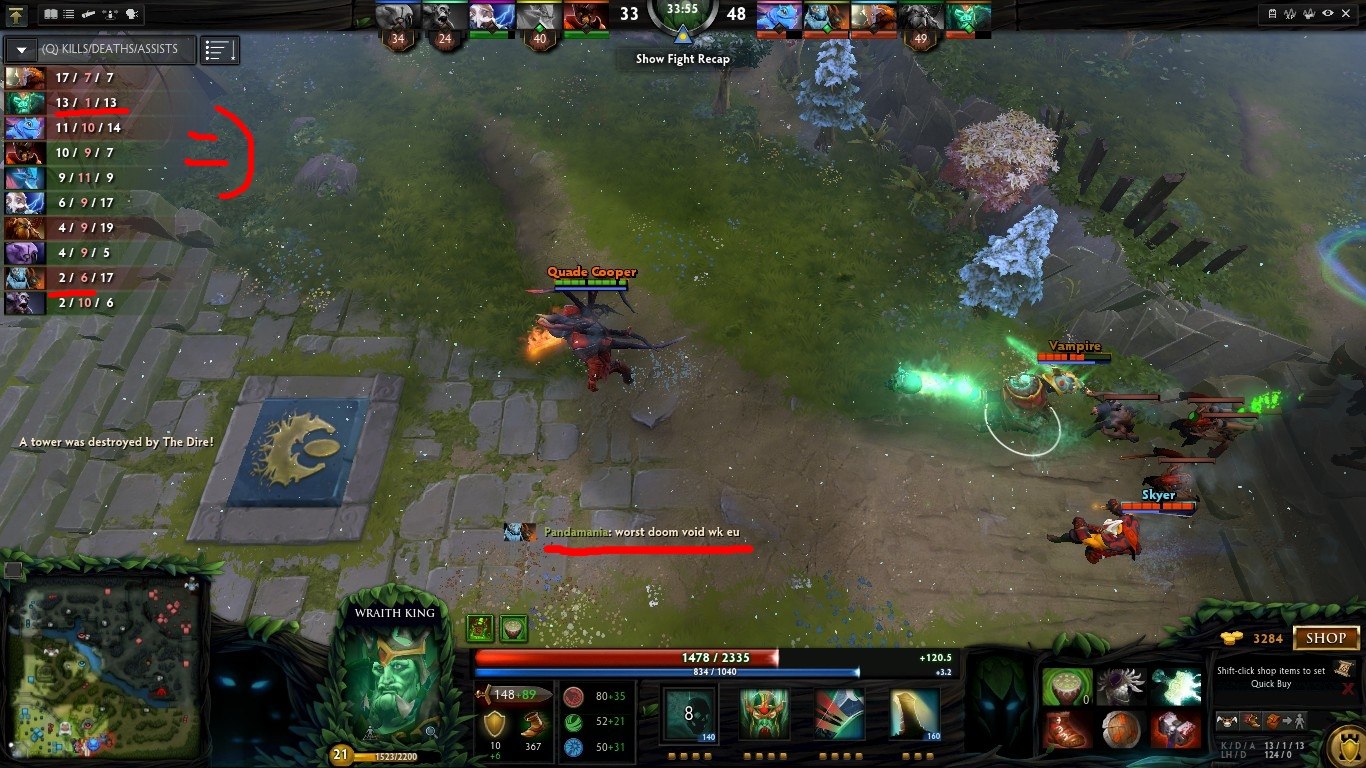Select the Mortal Strike ability icon
This screenshot has height=768, width=1366.
coord(839,714)
